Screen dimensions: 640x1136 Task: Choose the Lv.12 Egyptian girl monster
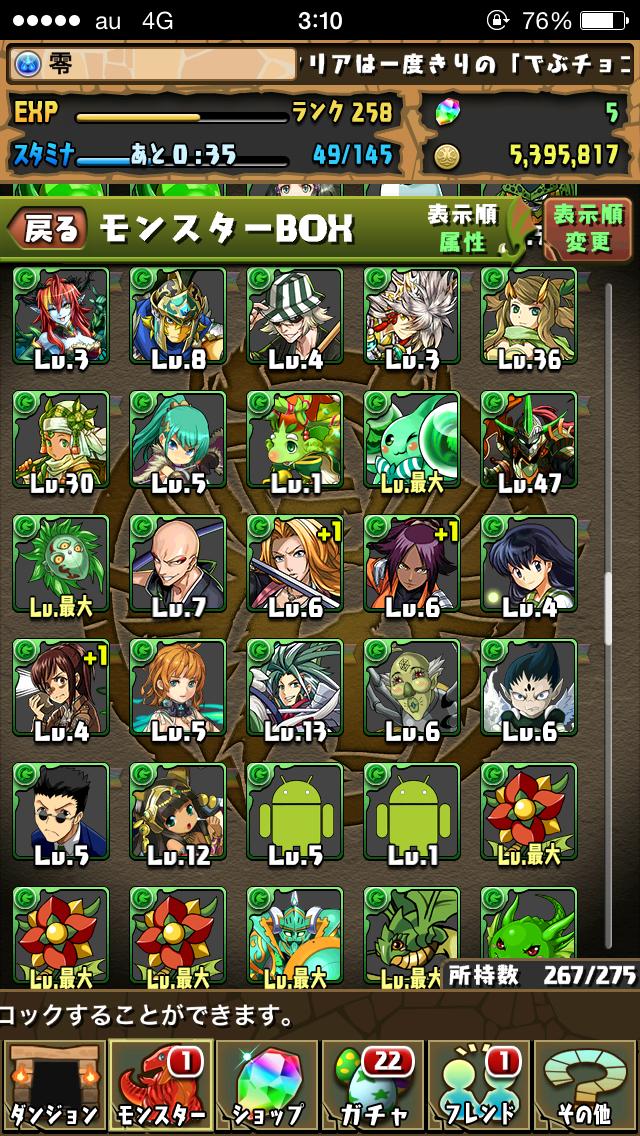[178, 812]
